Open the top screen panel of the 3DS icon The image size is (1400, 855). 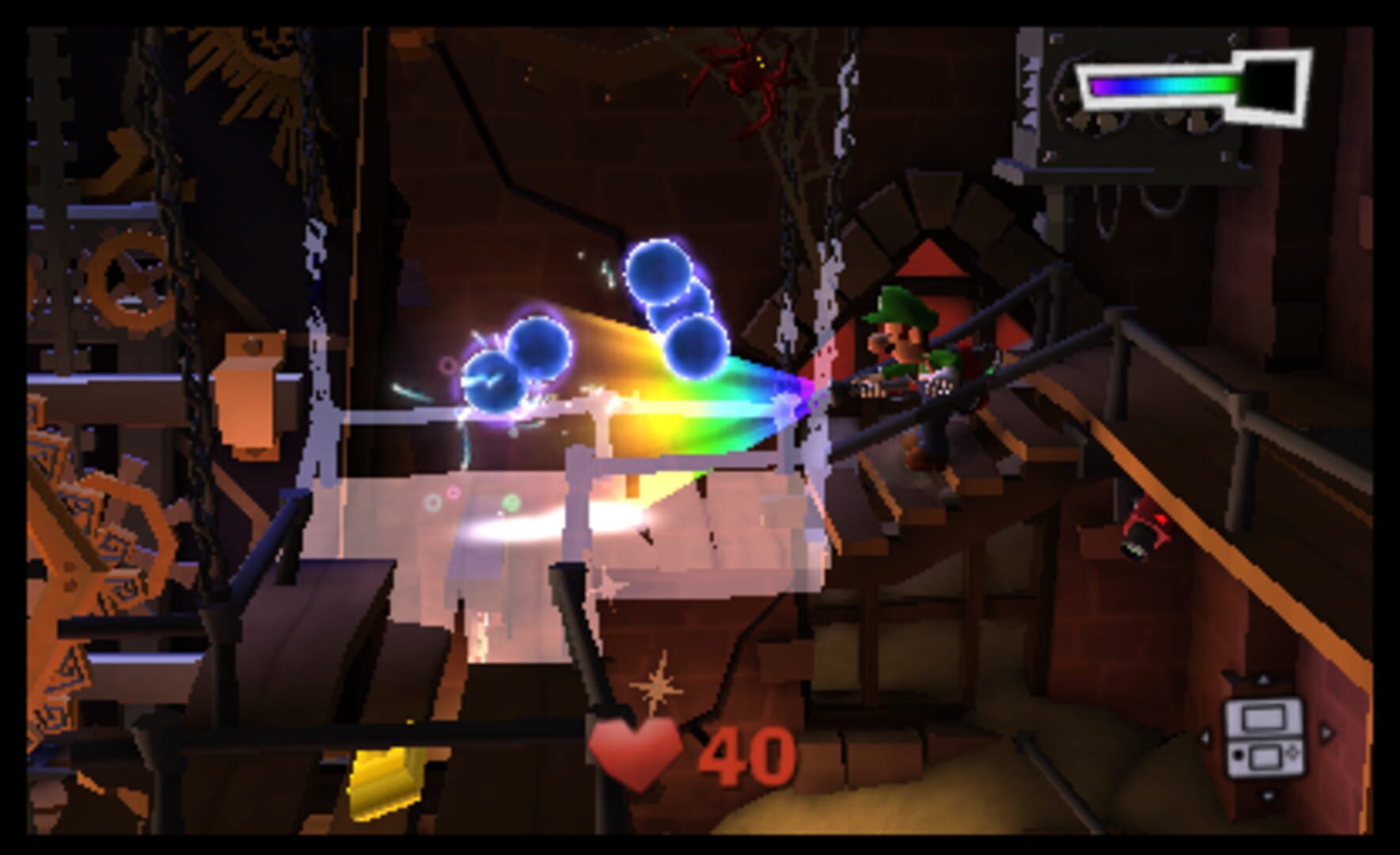[x=1264, y=717]
